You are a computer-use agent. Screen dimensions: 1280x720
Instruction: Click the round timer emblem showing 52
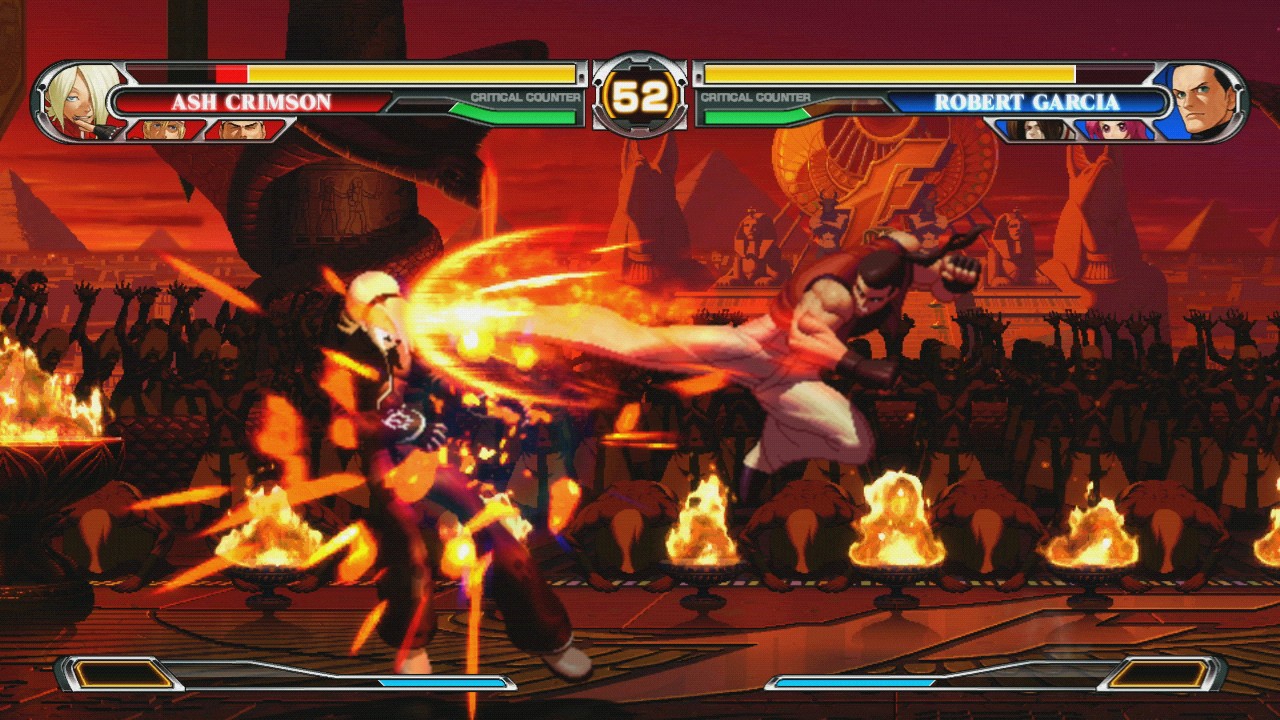(640, 95)
